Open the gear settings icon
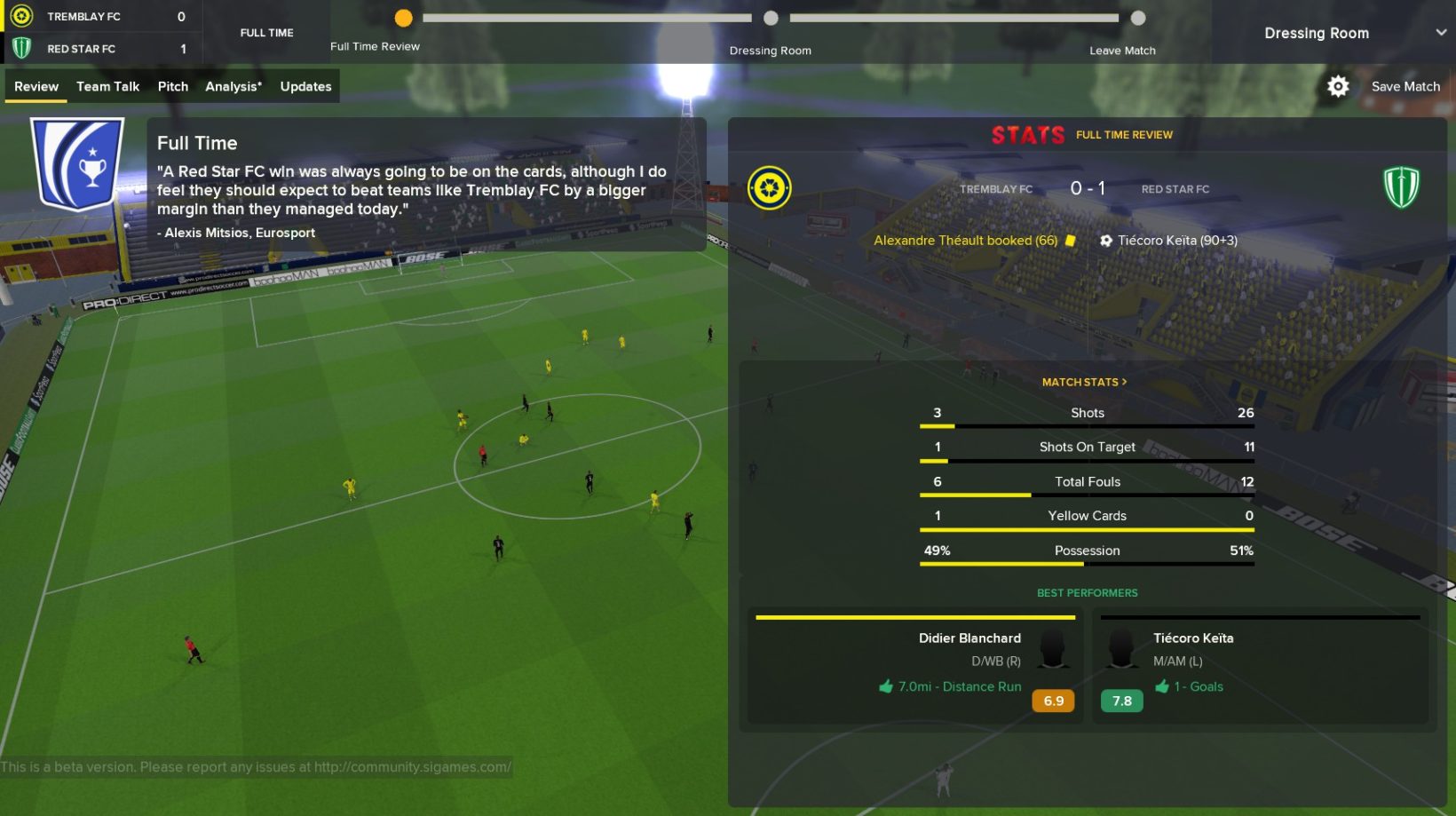This screenshot has height=816, width=1456. (1338, 86)
